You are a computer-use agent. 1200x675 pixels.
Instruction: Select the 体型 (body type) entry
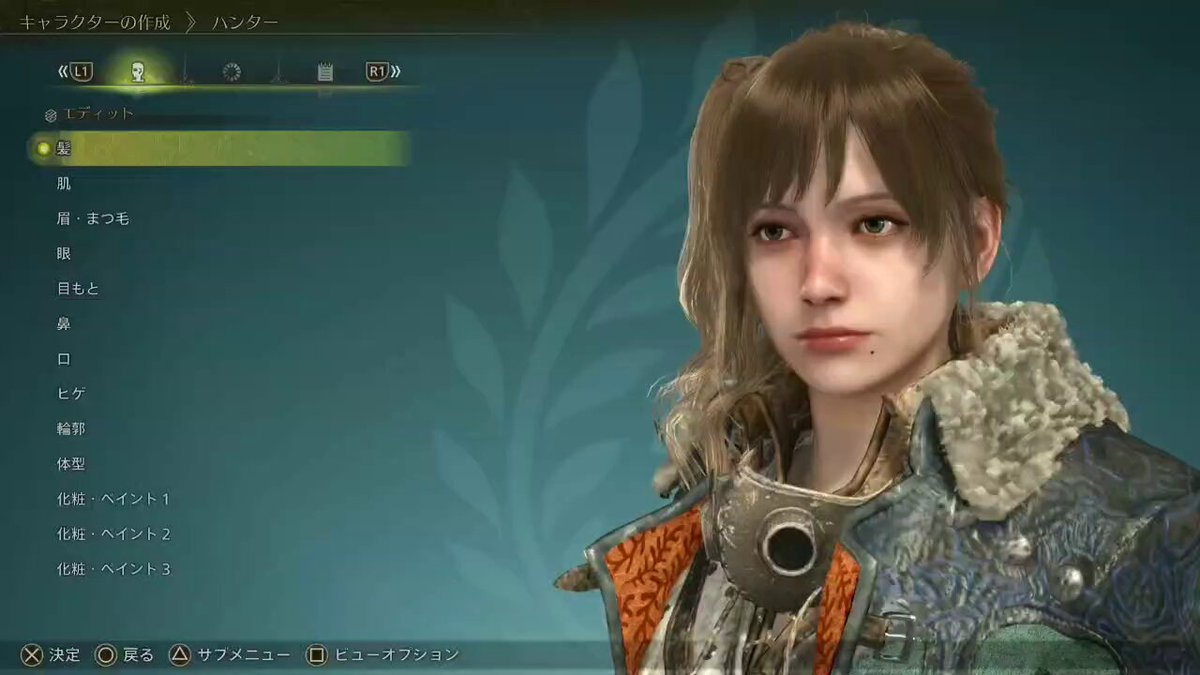pyautogui.click(x=71, y=464)
